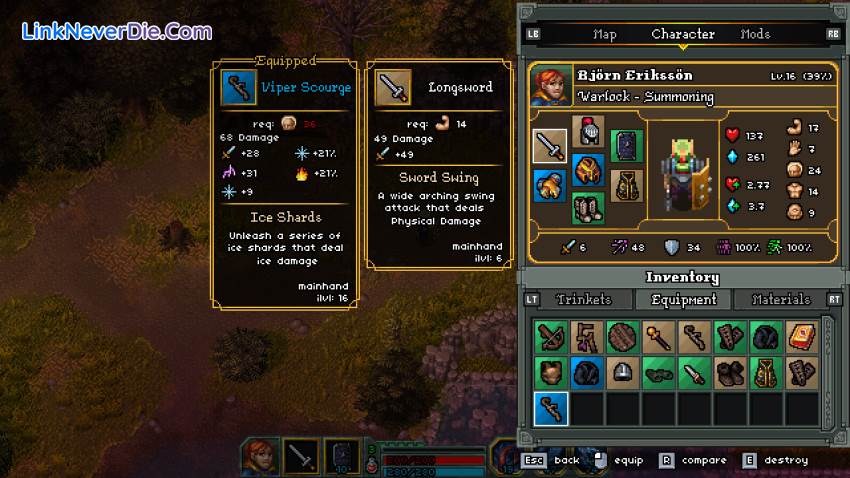Click the equipped gloves slot
850x478 pixels.
click(550, 185)
